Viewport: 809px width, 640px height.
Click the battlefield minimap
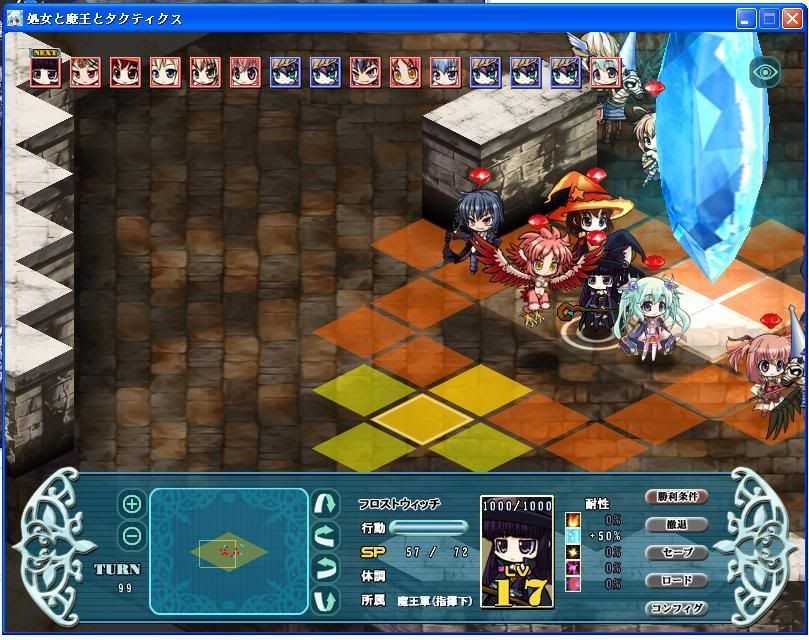(229, 551)
